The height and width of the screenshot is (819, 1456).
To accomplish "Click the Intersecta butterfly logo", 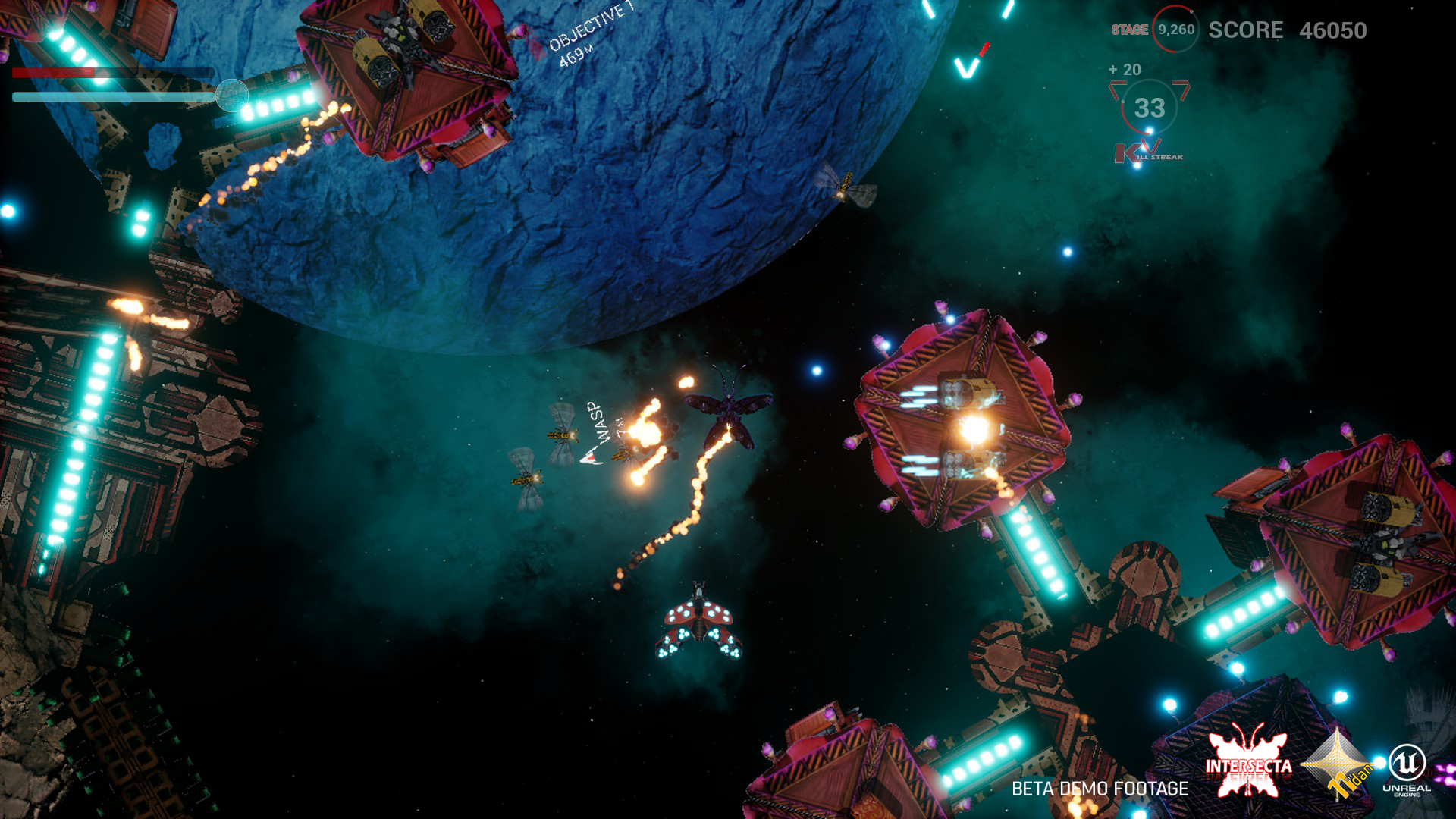I will pyautogui.click(x=1248, y=765).
